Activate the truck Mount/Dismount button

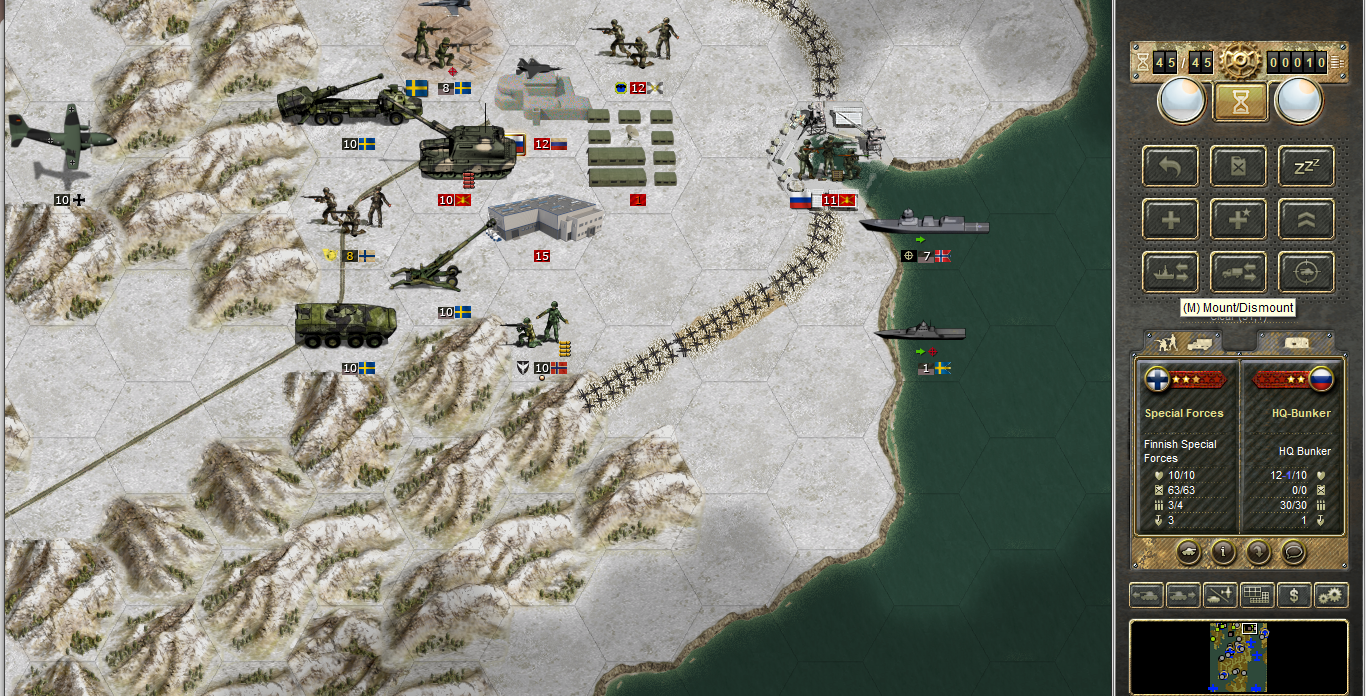1239,272
